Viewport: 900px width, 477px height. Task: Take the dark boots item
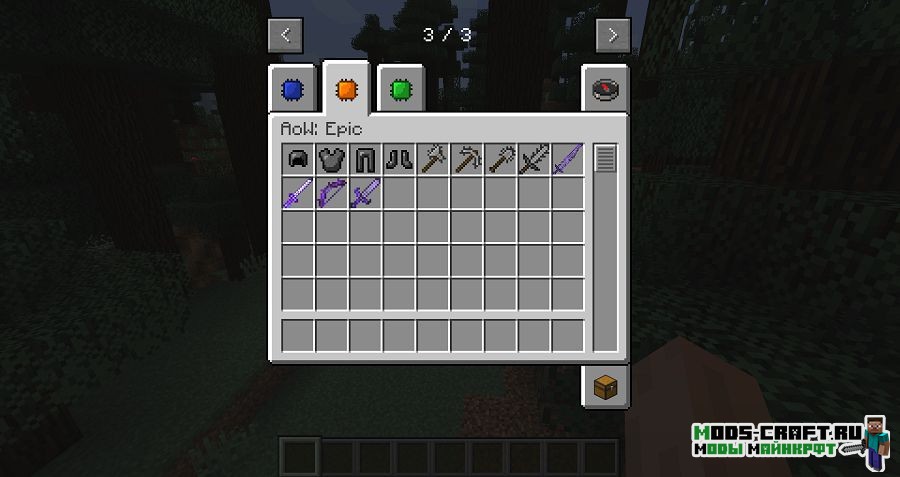[x=400, y=159]
